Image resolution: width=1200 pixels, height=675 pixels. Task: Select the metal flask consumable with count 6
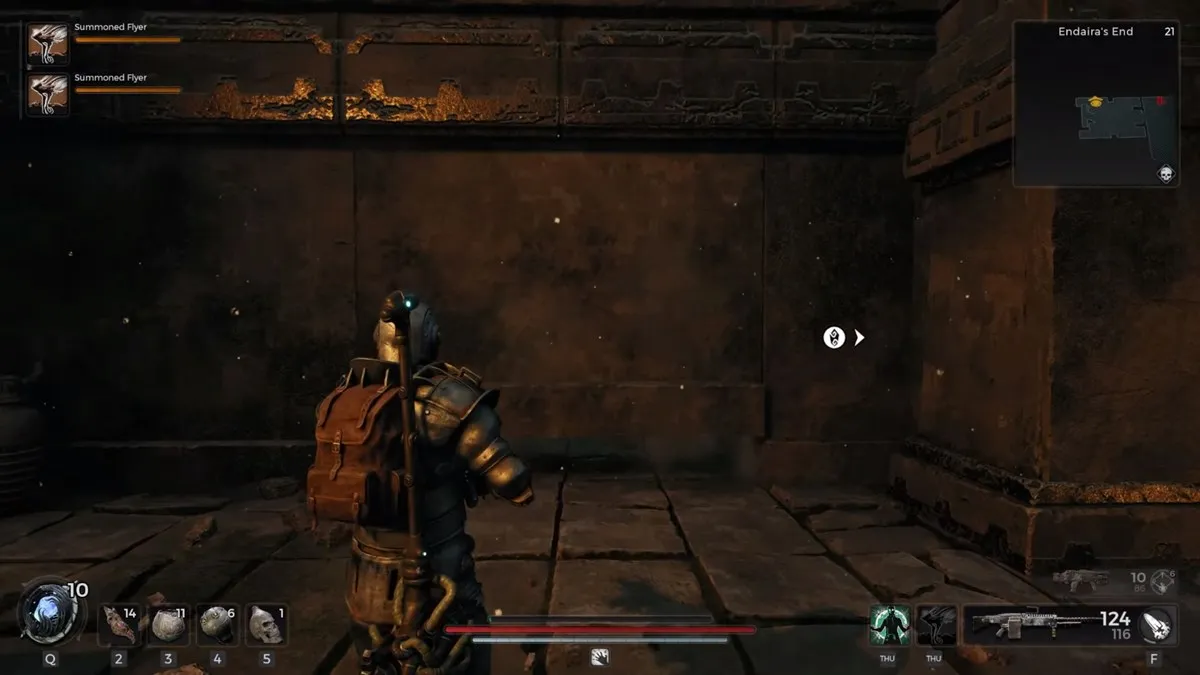[217, 625]
